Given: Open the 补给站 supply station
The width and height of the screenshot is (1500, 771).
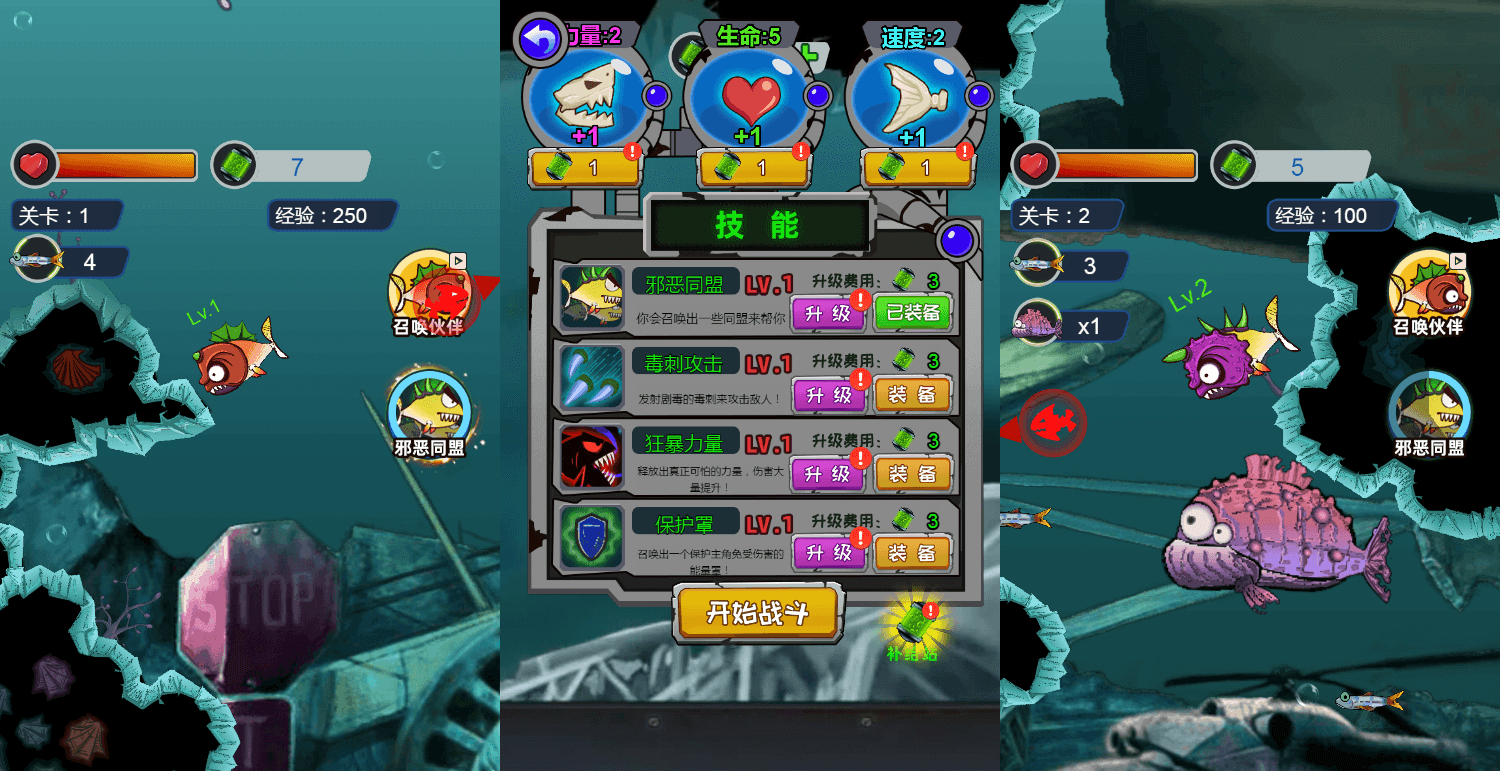Looking at the screenshot, I should point(916,625).
